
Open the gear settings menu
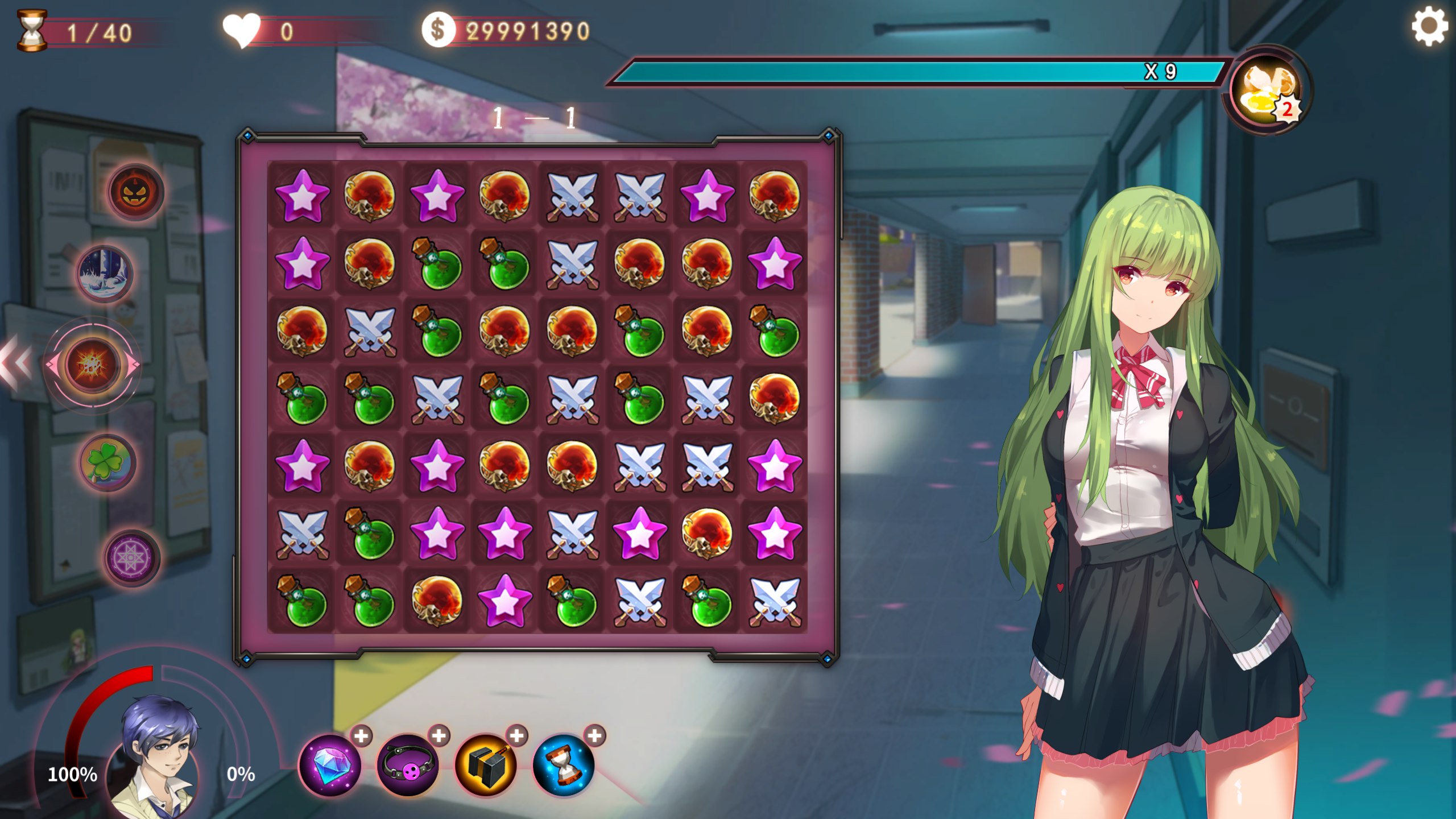pos(1428,27)
